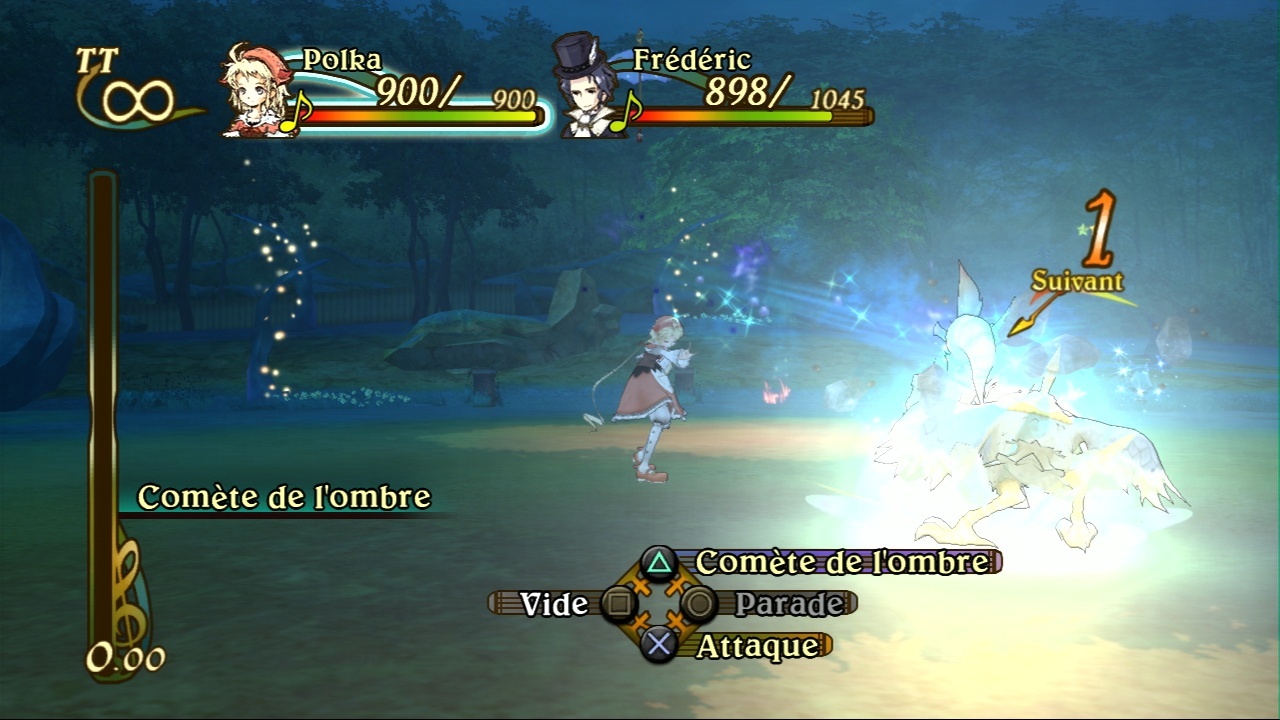
Task: Select Comète de l'ombre in the command wheel
Action: click(840, 562)
